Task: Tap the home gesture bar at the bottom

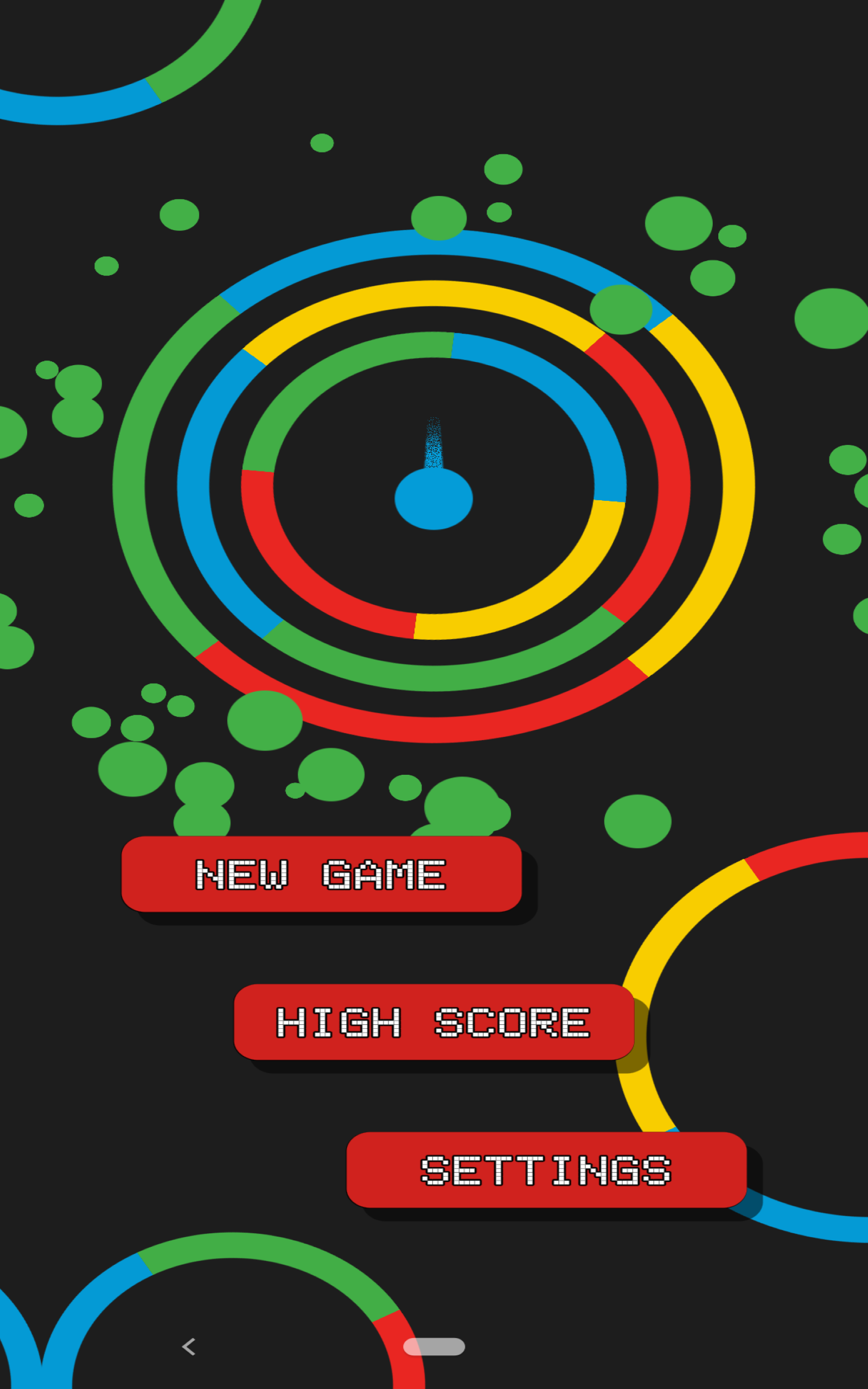Action: [435, 1346]
